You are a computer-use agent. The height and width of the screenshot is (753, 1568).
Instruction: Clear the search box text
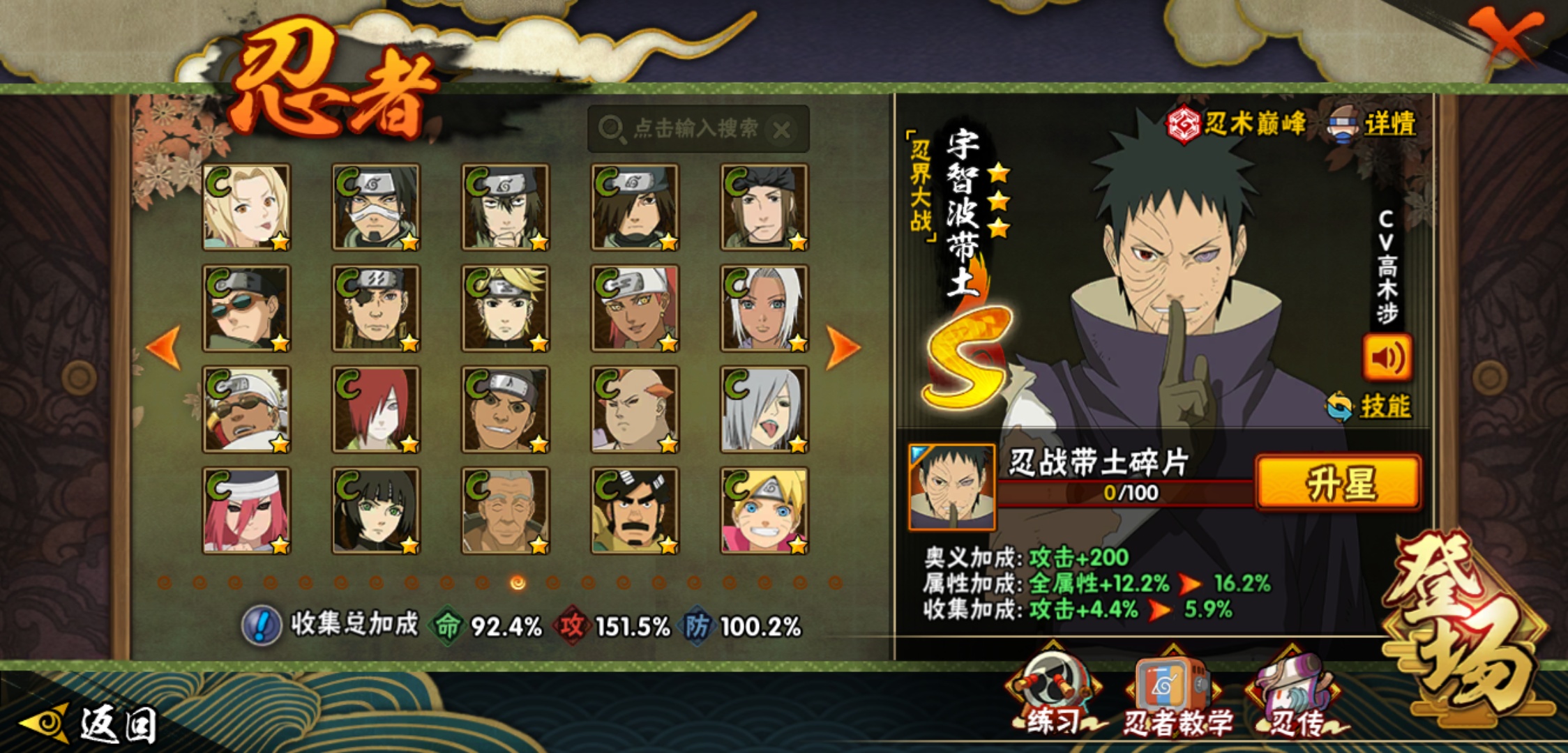(x=783, y=130)
